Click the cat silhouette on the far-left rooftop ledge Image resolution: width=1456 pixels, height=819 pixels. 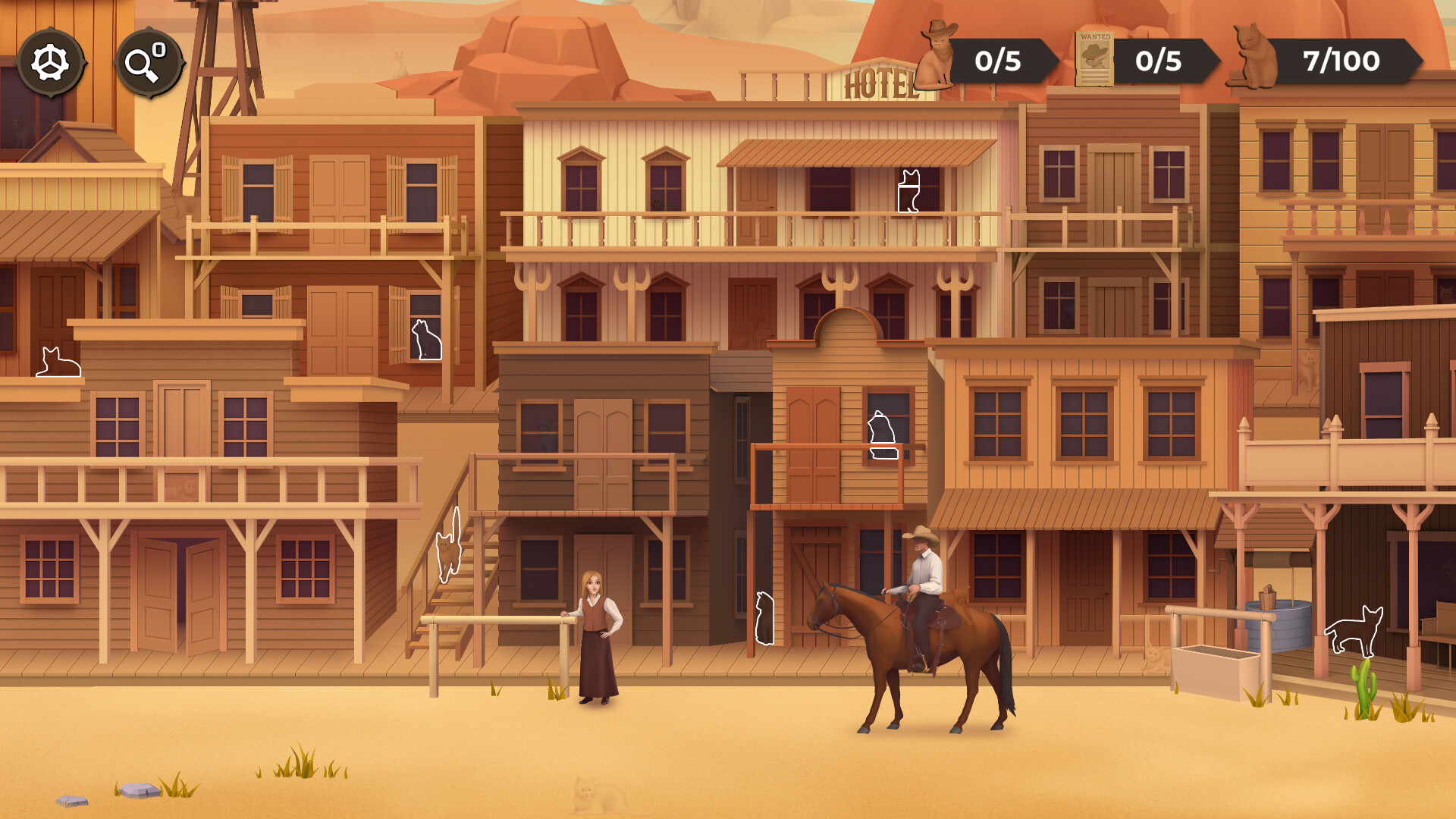[58, 362]
